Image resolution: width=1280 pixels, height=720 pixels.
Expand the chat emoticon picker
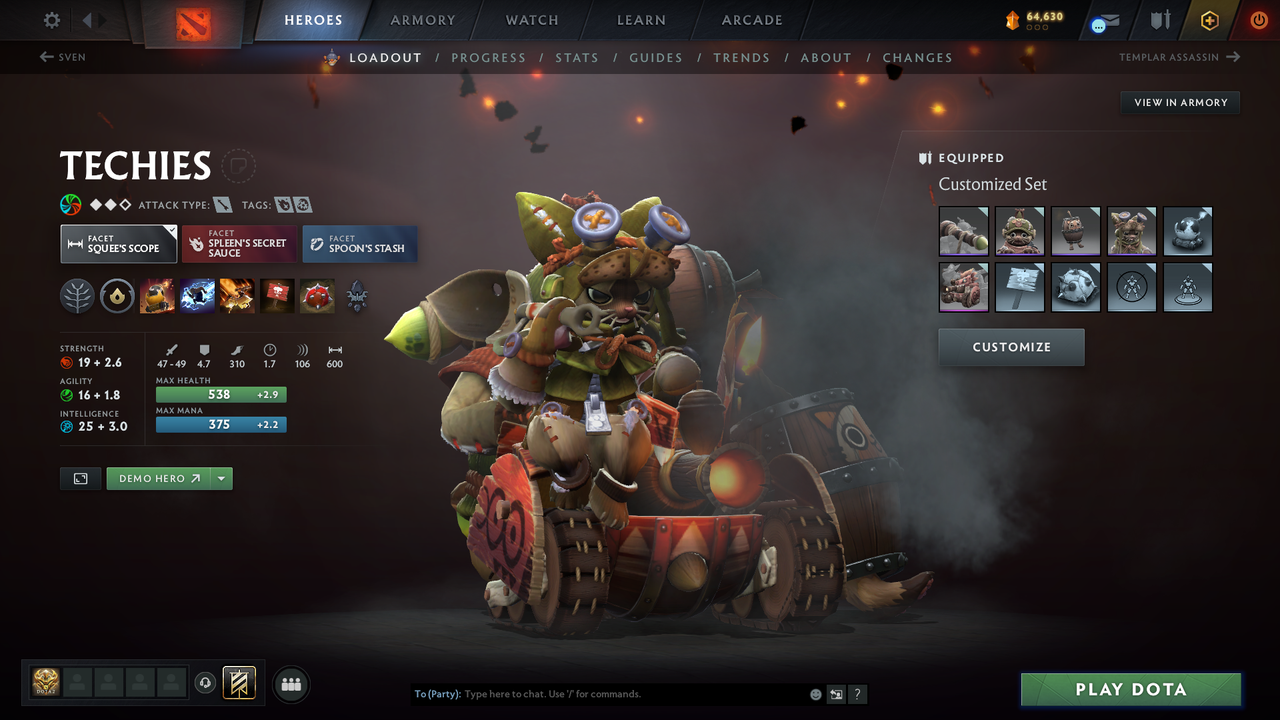(815, 693)
